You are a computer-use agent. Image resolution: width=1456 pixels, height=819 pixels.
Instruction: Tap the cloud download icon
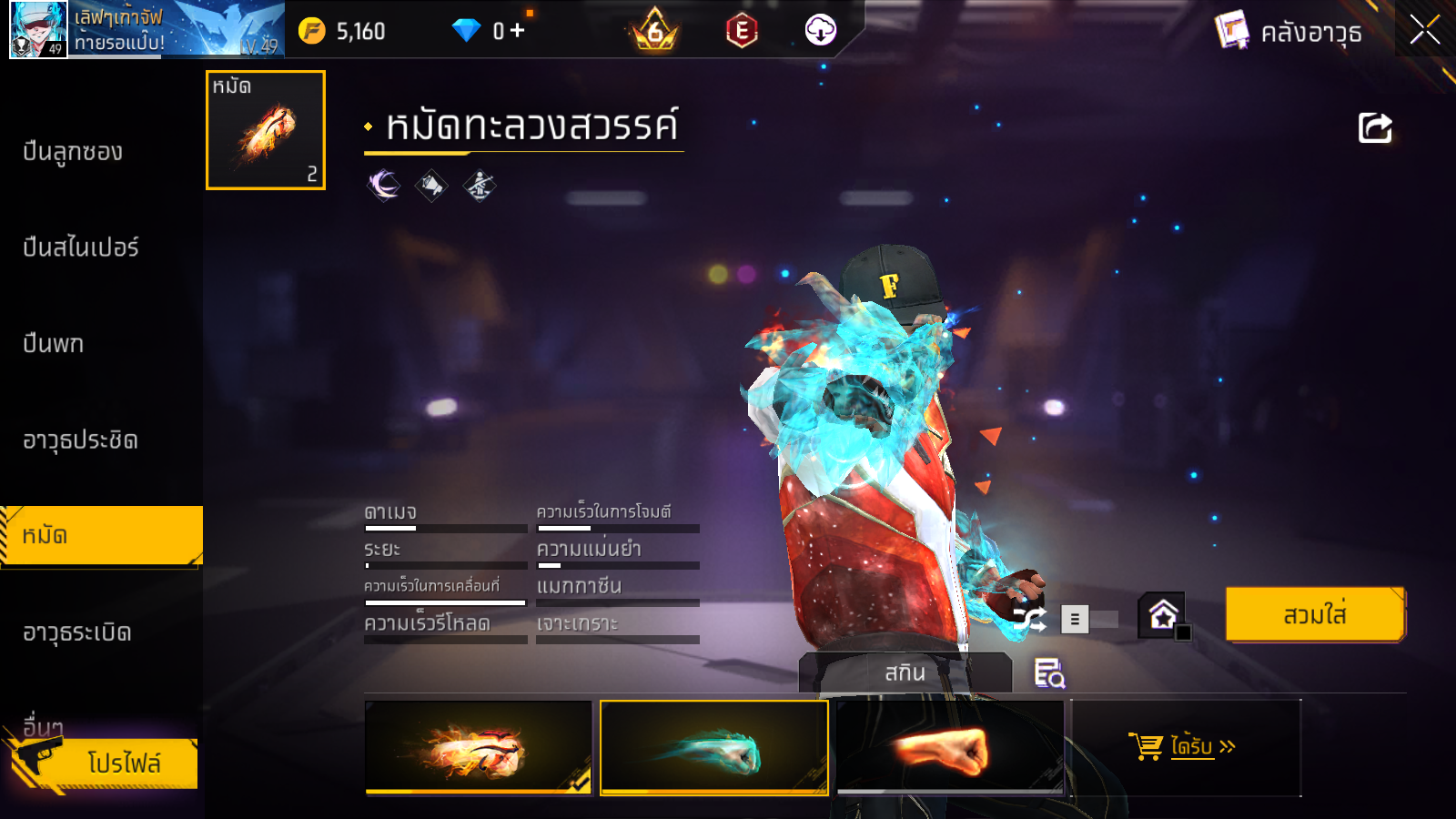[x=820, y=30]
